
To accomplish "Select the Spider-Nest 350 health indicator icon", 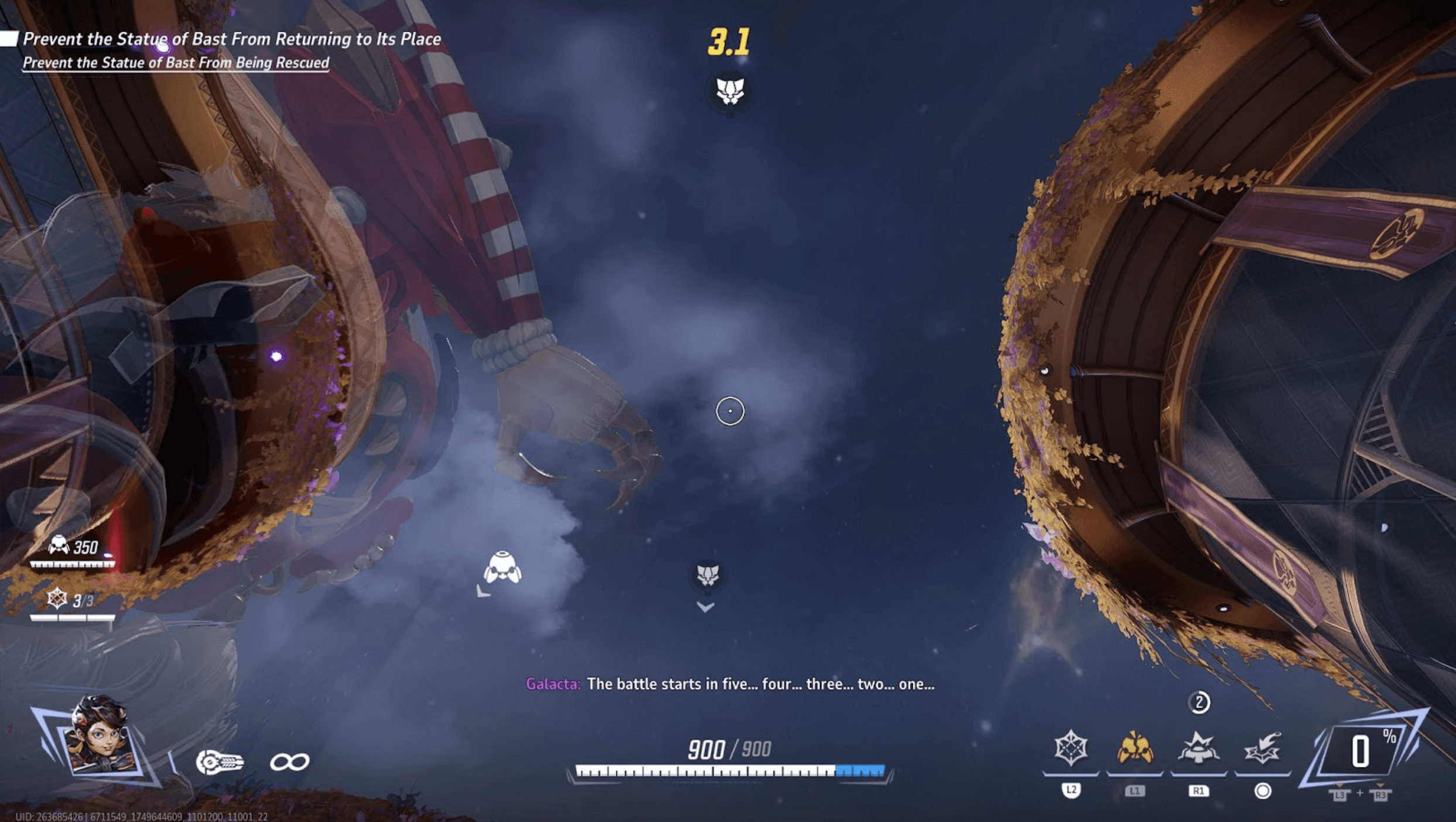I will pyautogui.click(x=59, y=546).
